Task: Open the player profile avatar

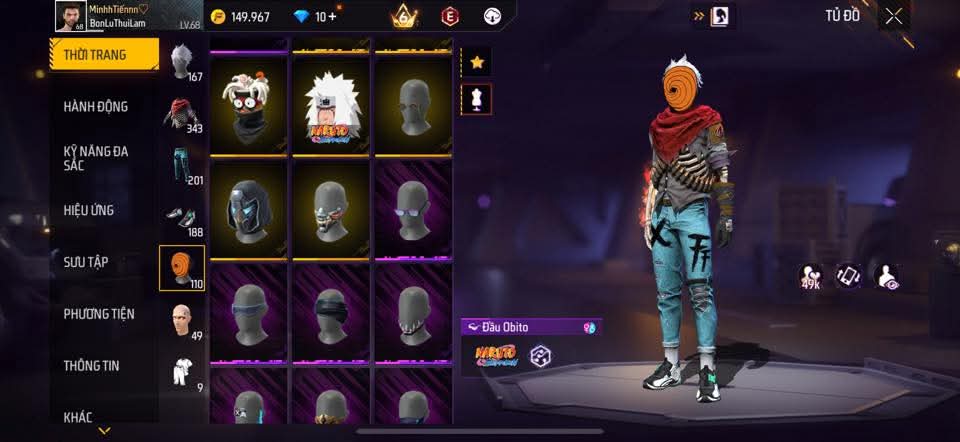Action: pos(70,16)
